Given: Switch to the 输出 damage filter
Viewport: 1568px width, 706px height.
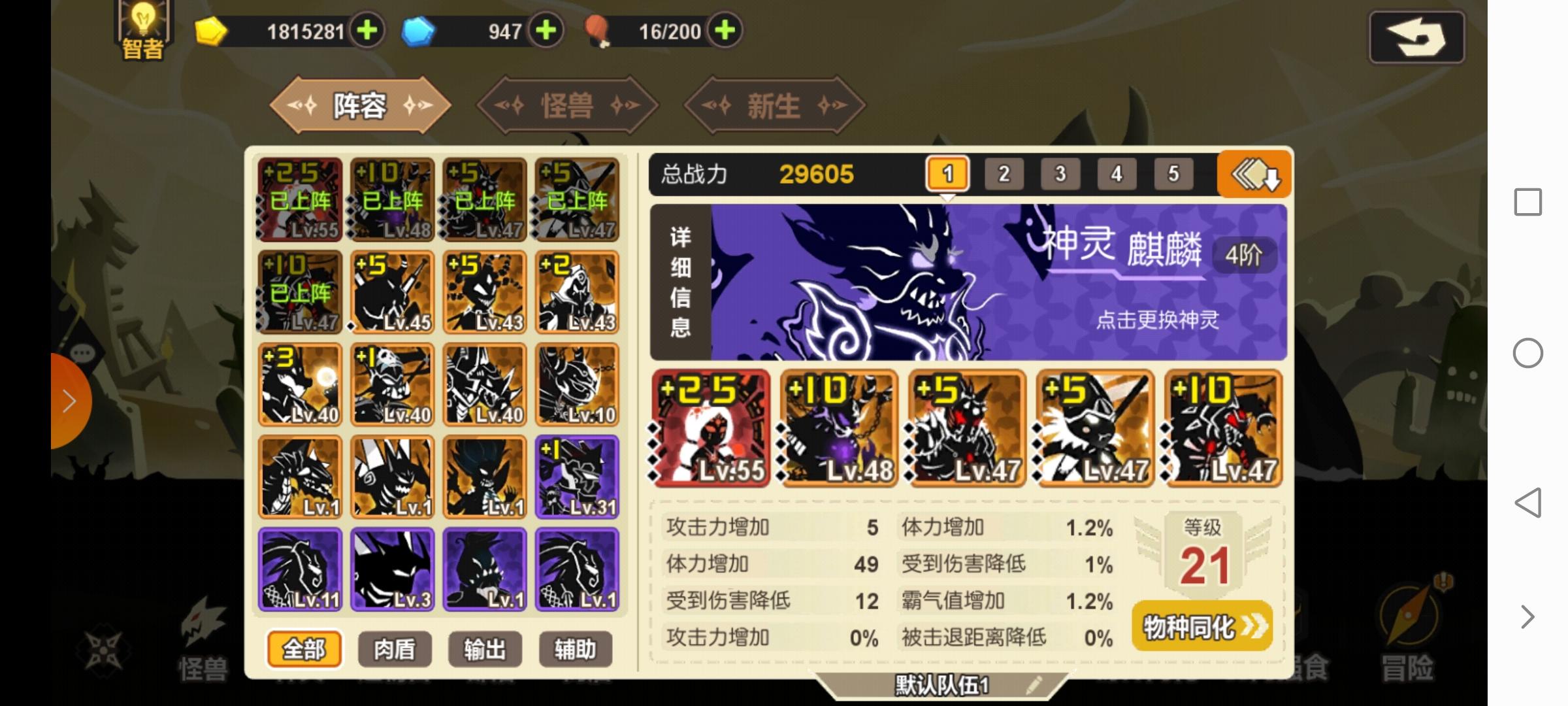Looking at the screenshot, I should pyautogui.click(x=484, y=648).
